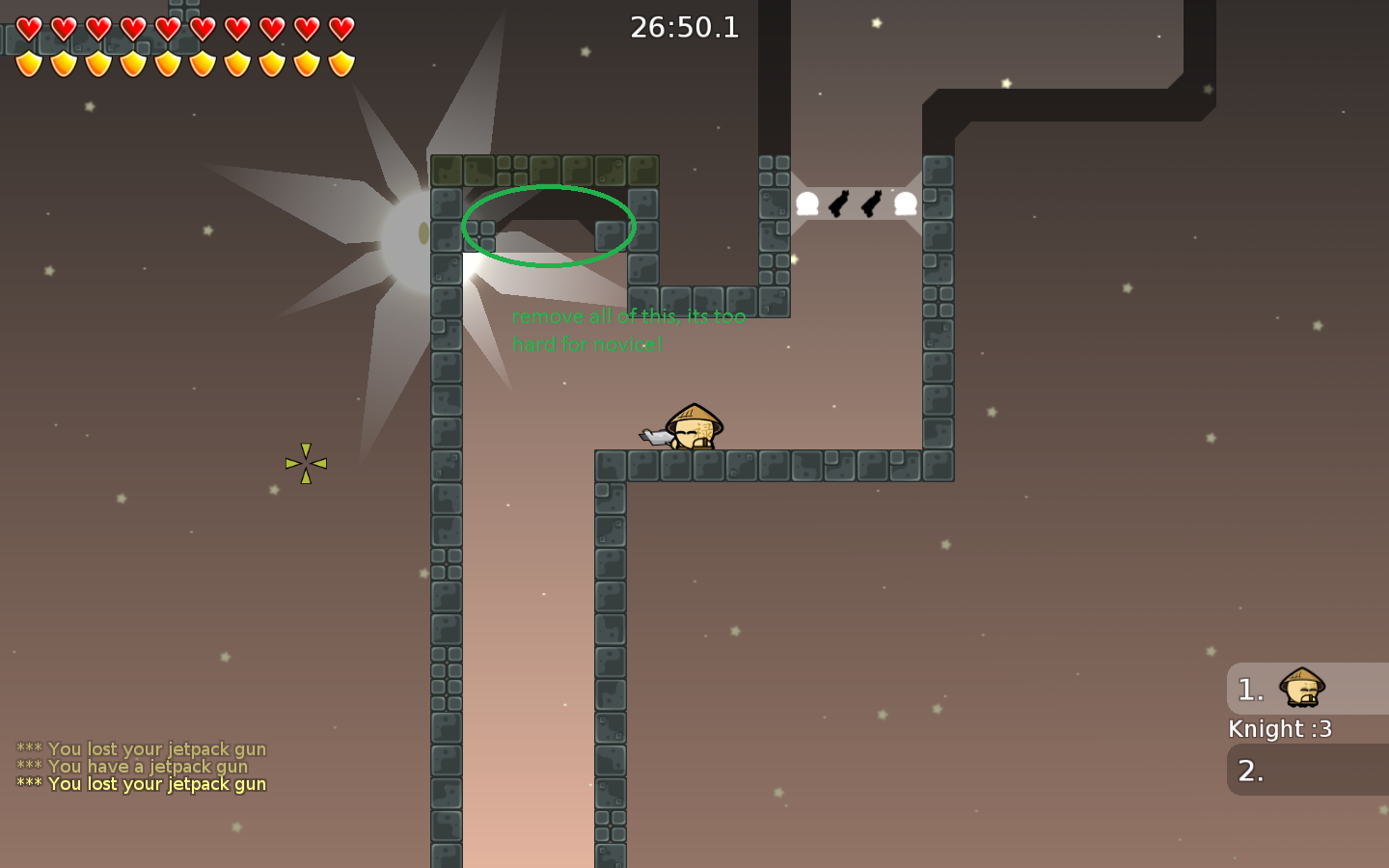Select the right white lamp pickup

pyautogui.click(x=904, y=202)
